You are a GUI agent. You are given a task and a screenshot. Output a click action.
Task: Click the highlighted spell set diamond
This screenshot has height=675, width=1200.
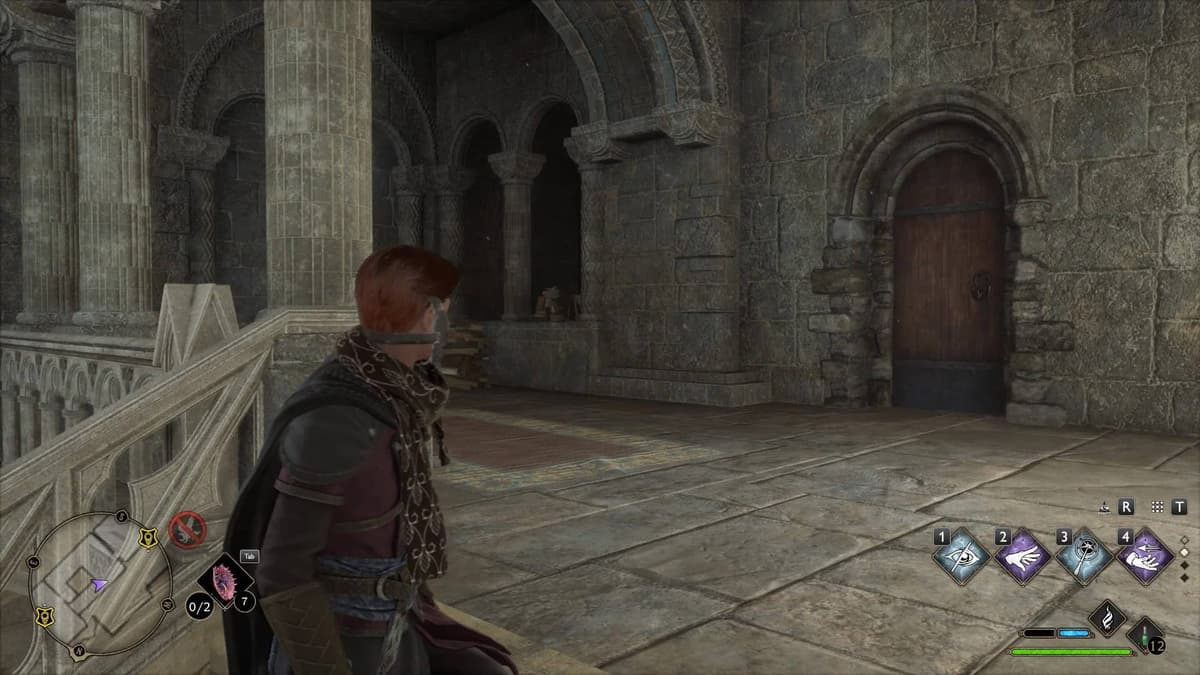[1186, 551]
